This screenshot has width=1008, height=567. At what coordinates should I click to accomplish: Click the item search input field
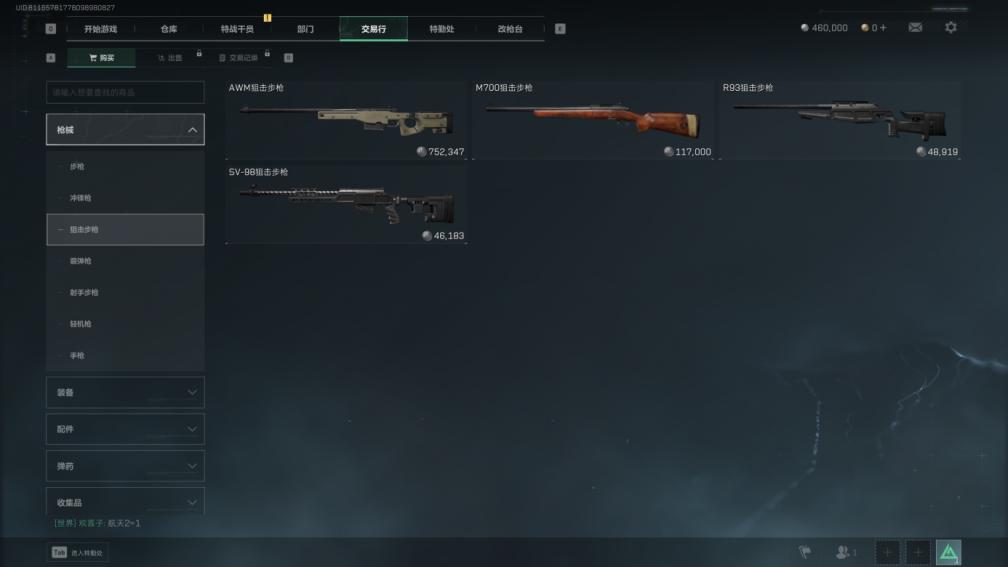[125, 93]
